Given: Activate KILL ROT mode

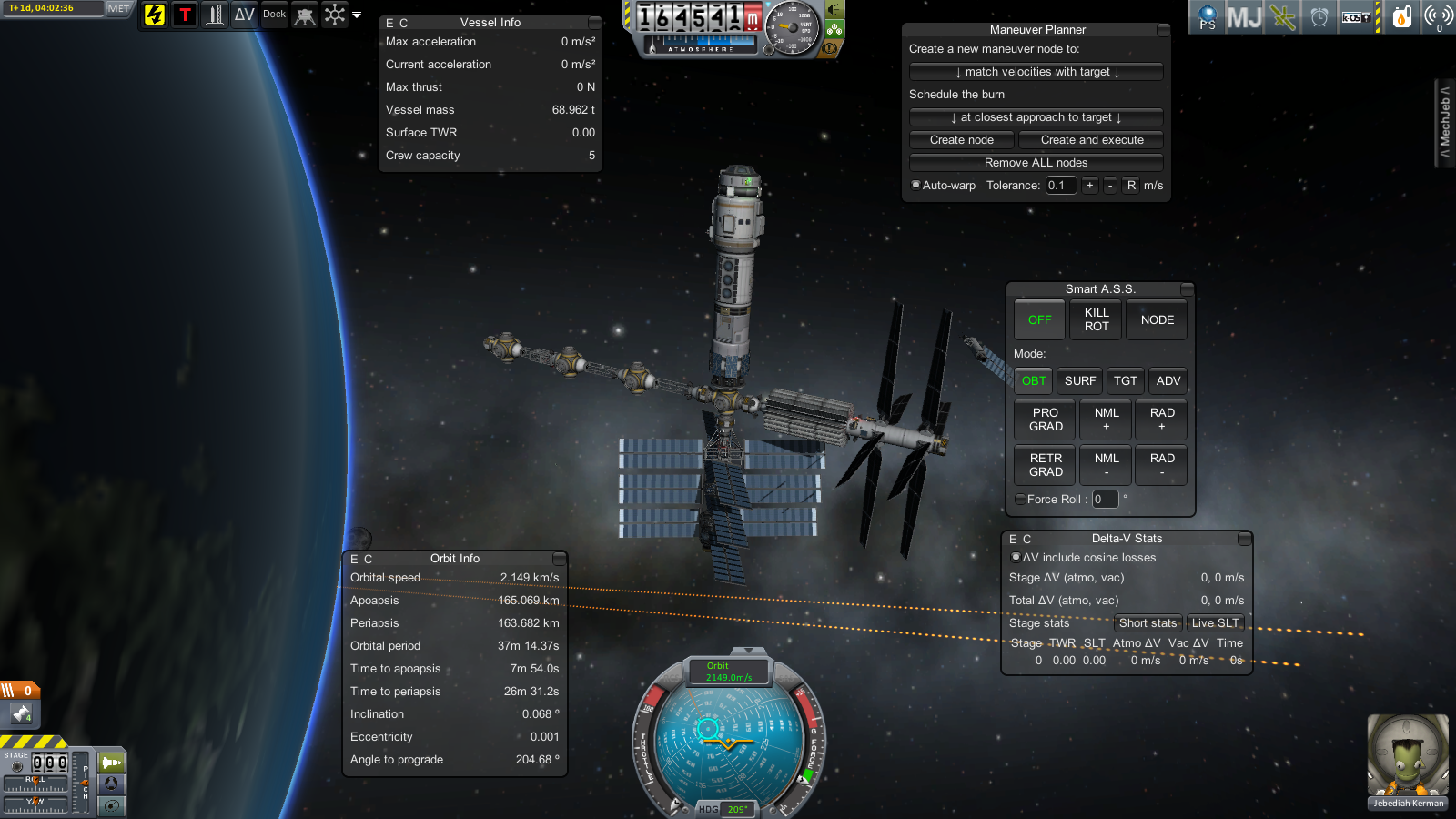Looking at the screenshot, I should coord(1097,320).
